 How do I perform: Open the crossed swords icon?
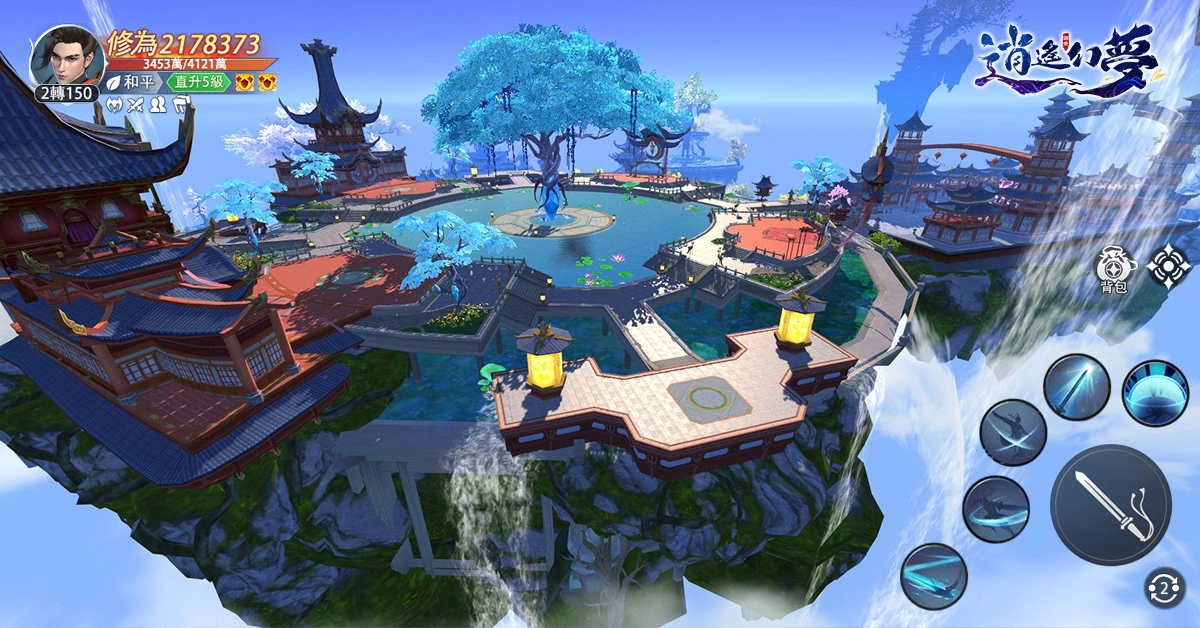[x=136, y=103]
